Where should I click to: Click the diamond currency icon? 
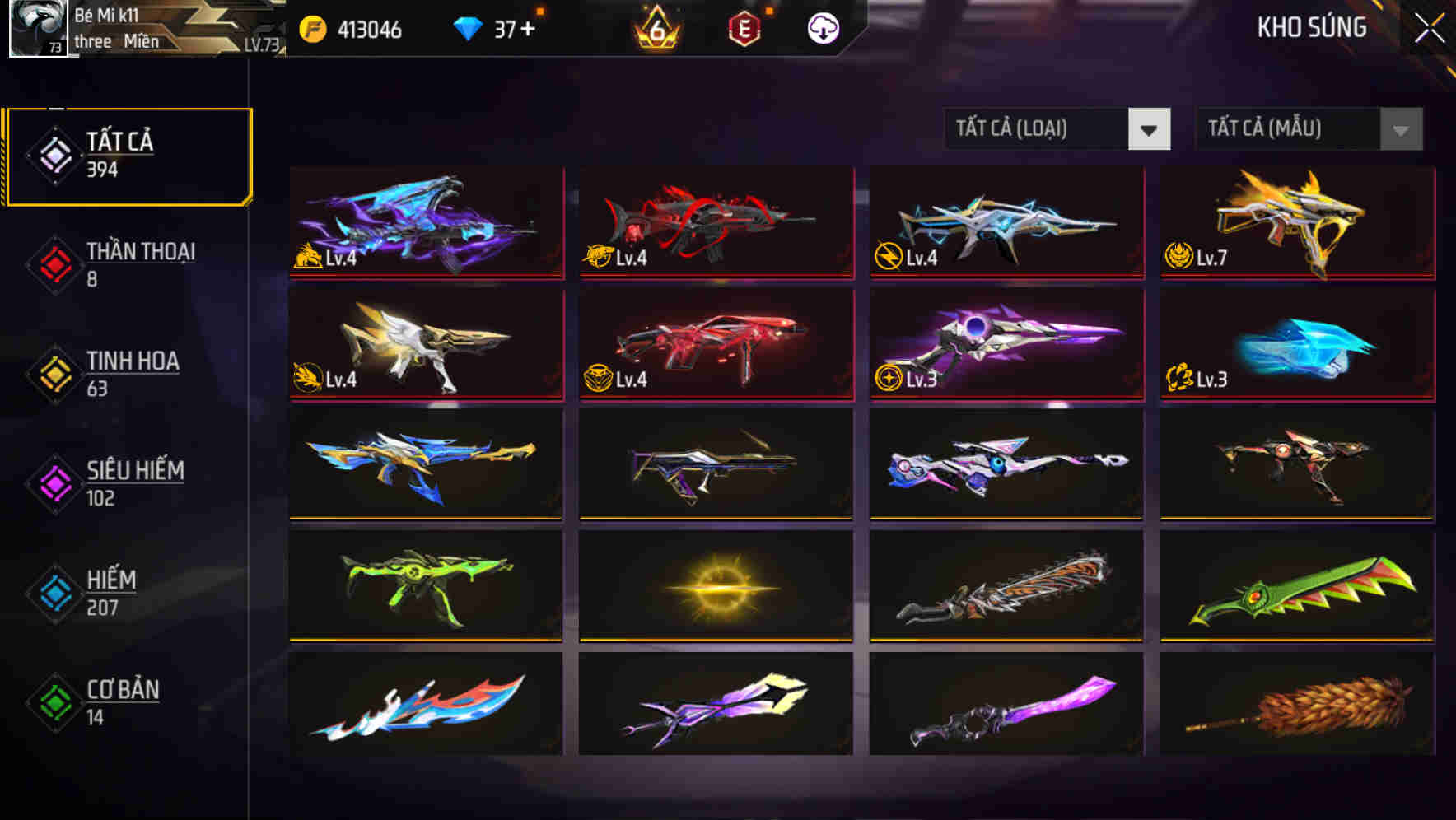[468, 29]
